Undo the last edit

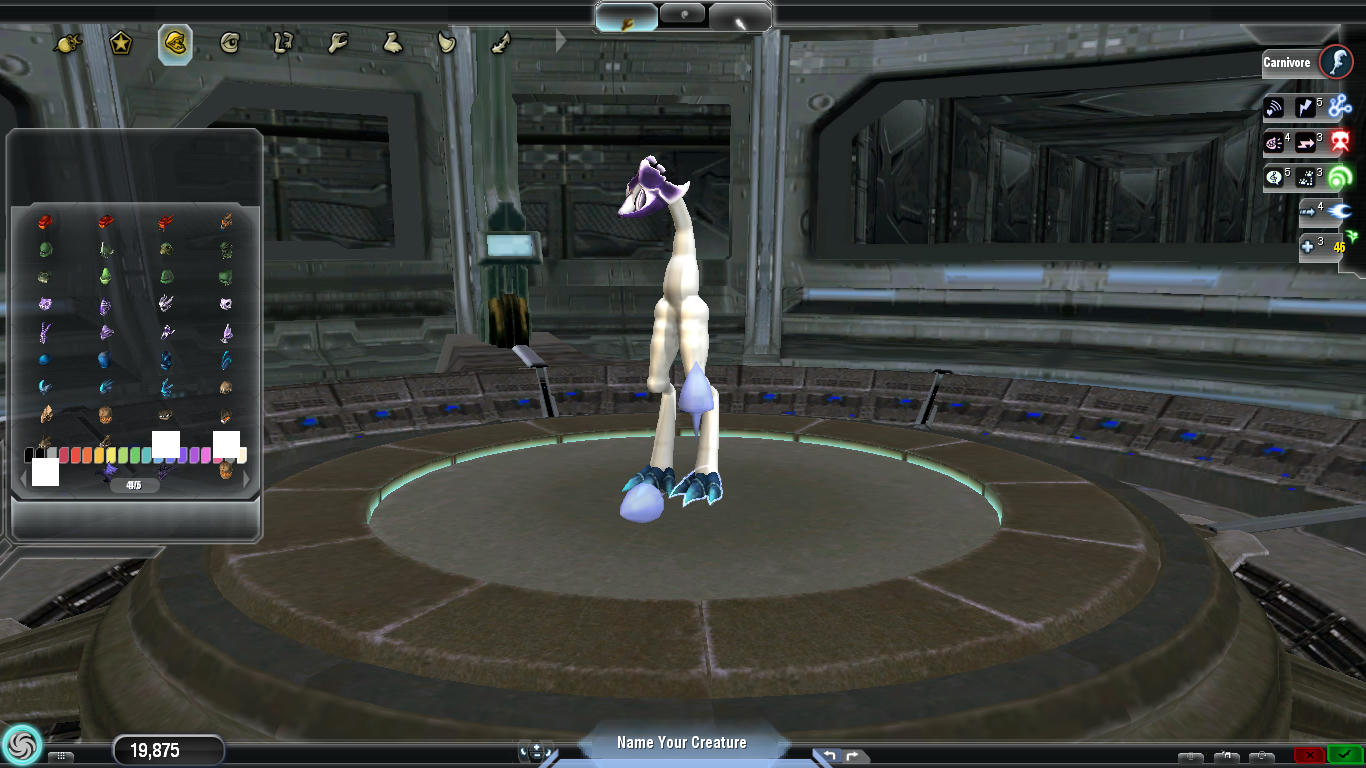click(829, 755)
